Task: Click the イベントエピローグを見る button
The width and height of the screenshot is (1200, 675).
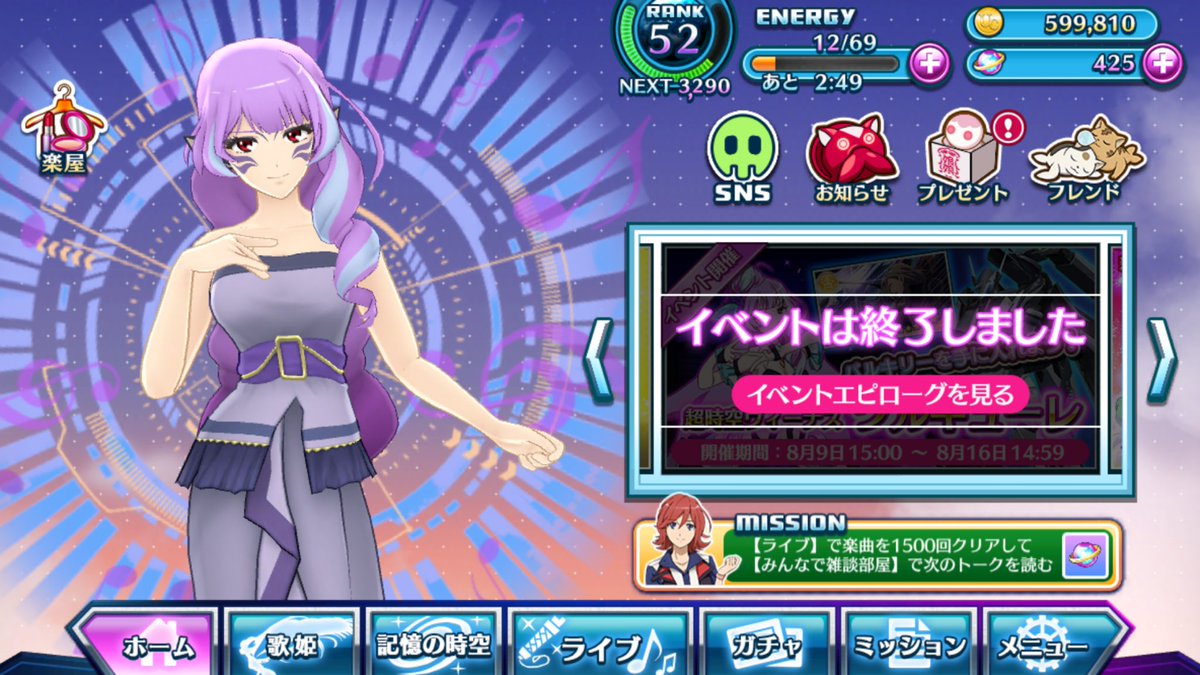Action: 880,393
